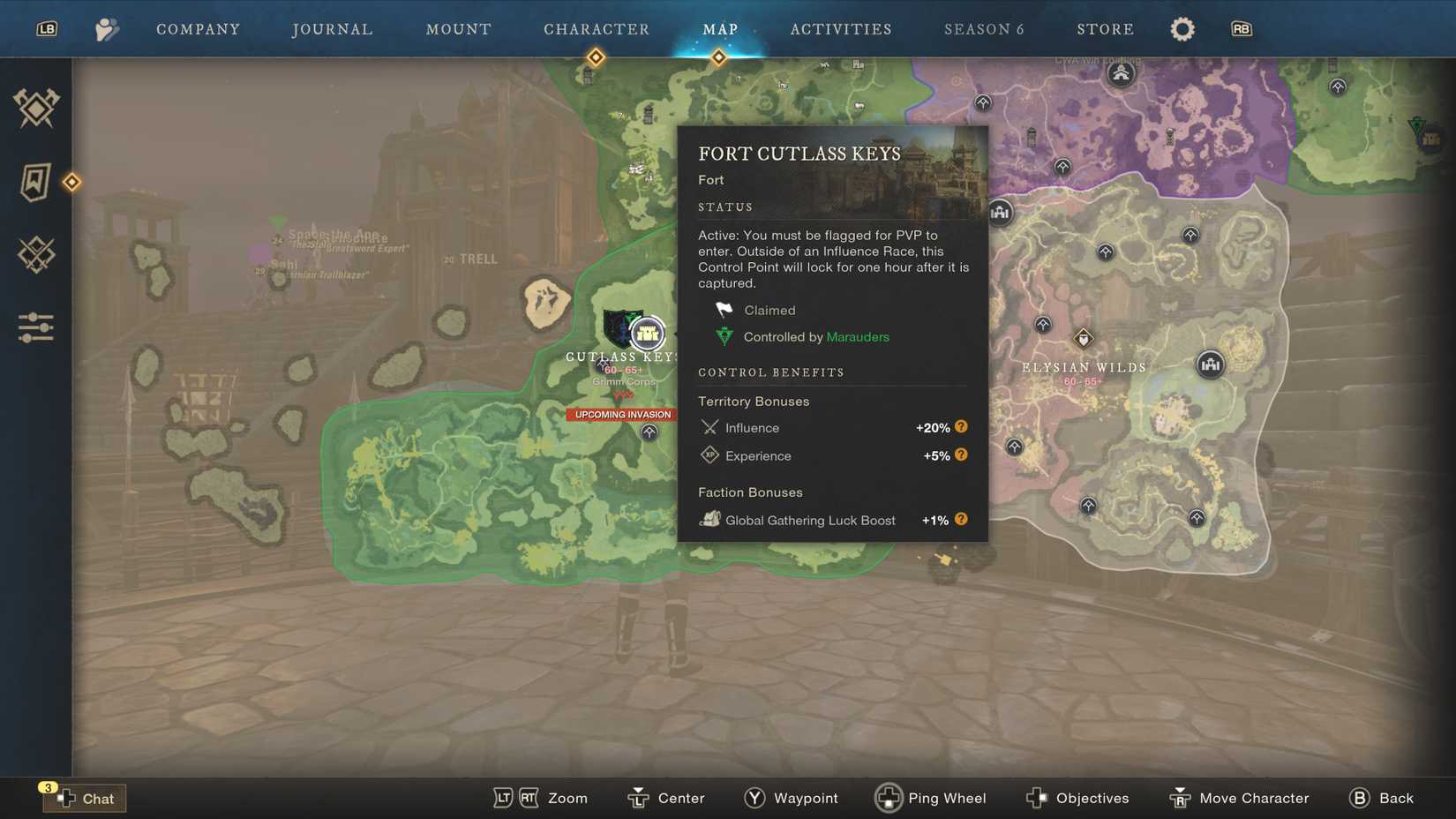Open the territory wars sidebar icon

(35, 108)
